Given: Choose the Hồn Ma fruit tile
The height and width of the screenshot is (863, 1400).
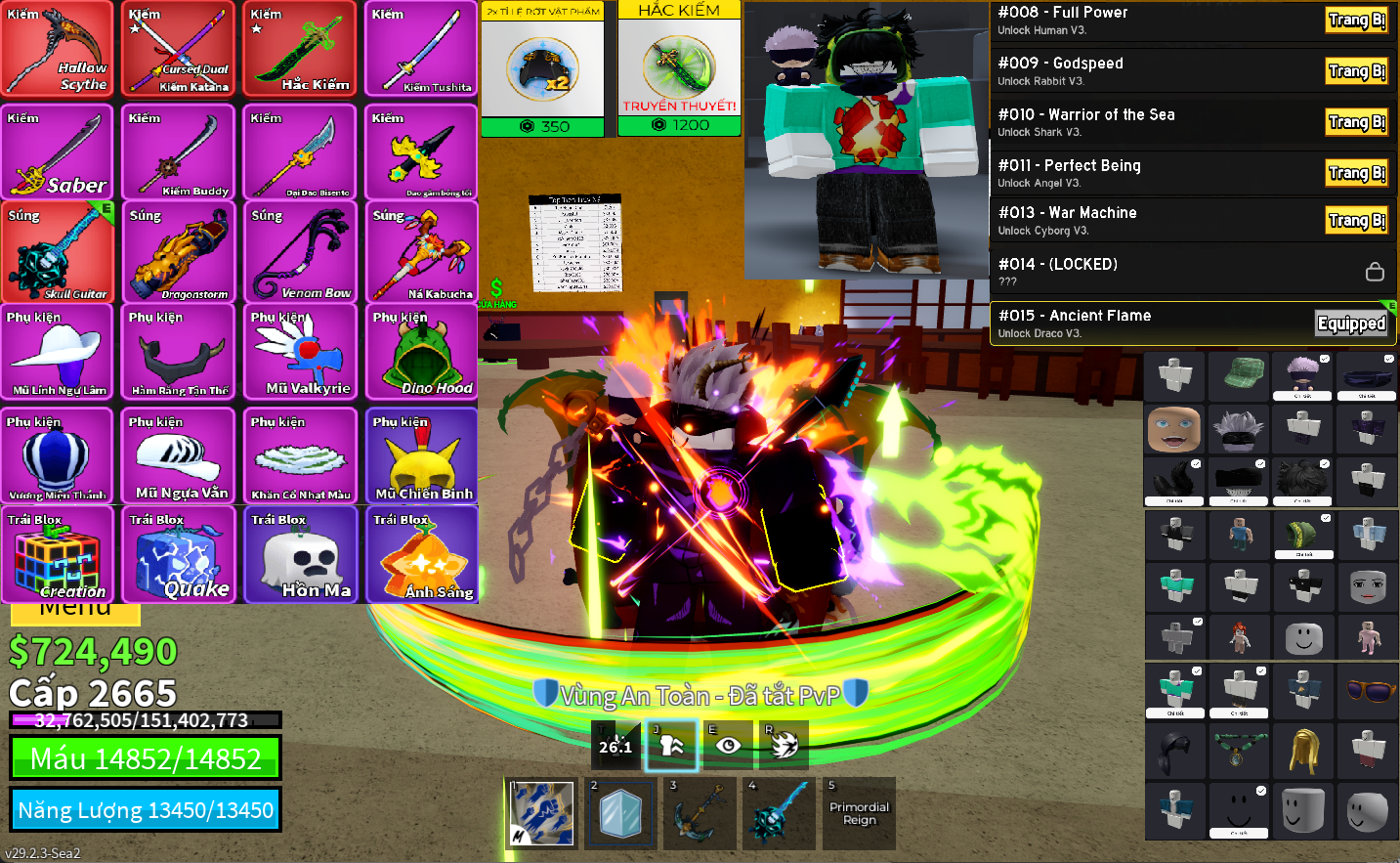Looking at the screenshot, I should (300, 554).
